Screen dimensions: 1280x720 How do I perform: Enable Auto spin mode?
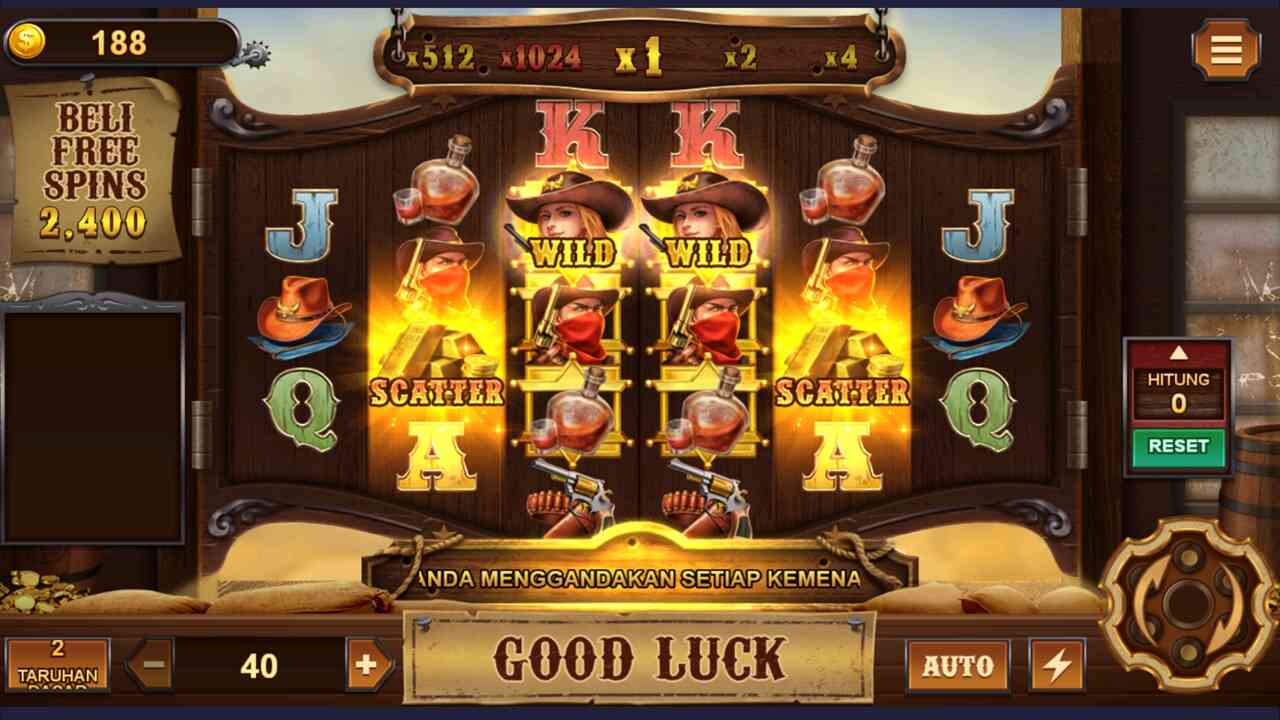click(x=957, y=666)
